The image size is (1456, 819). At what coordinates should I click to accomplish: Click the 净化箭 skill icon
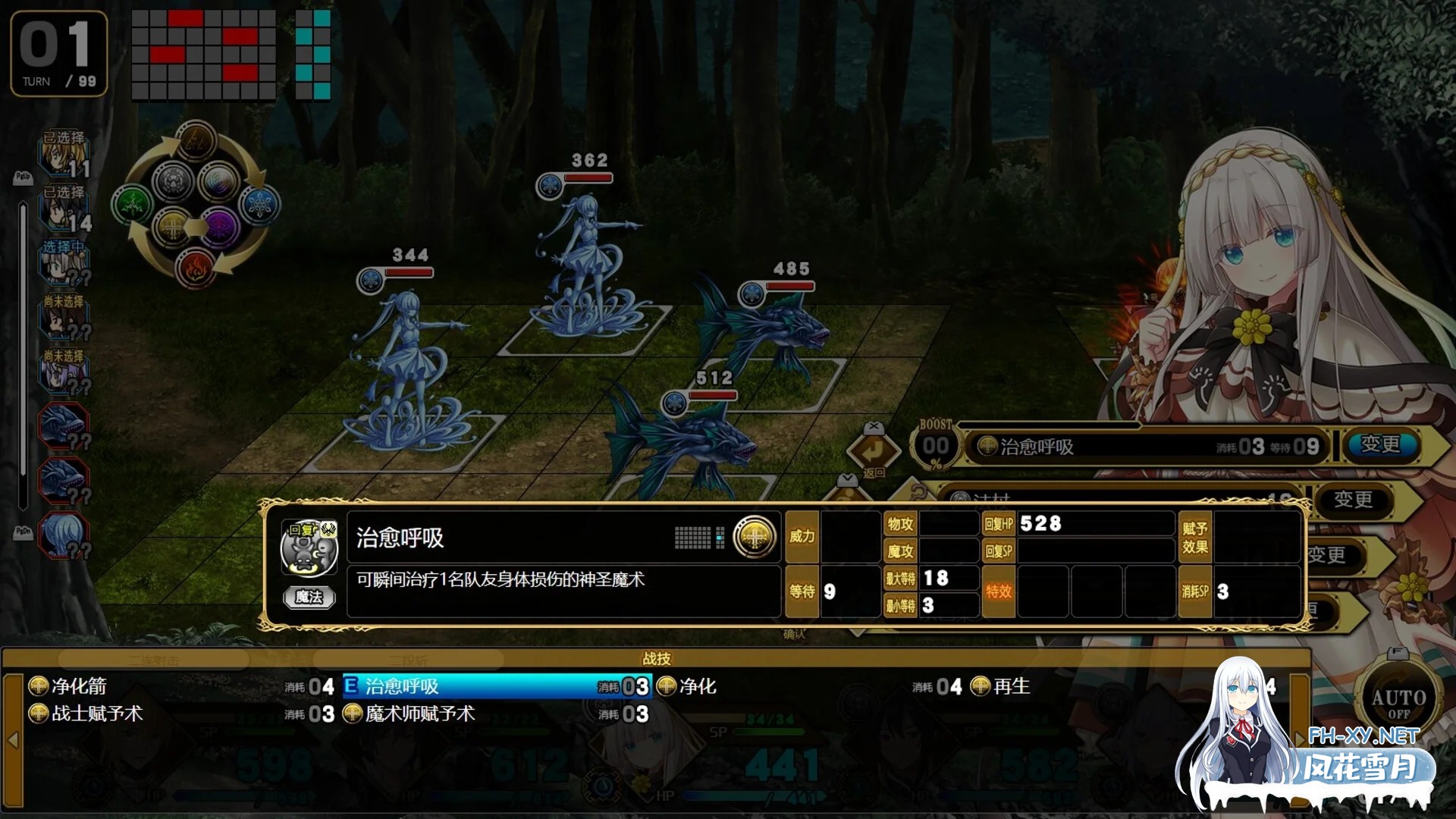(37, 686)
